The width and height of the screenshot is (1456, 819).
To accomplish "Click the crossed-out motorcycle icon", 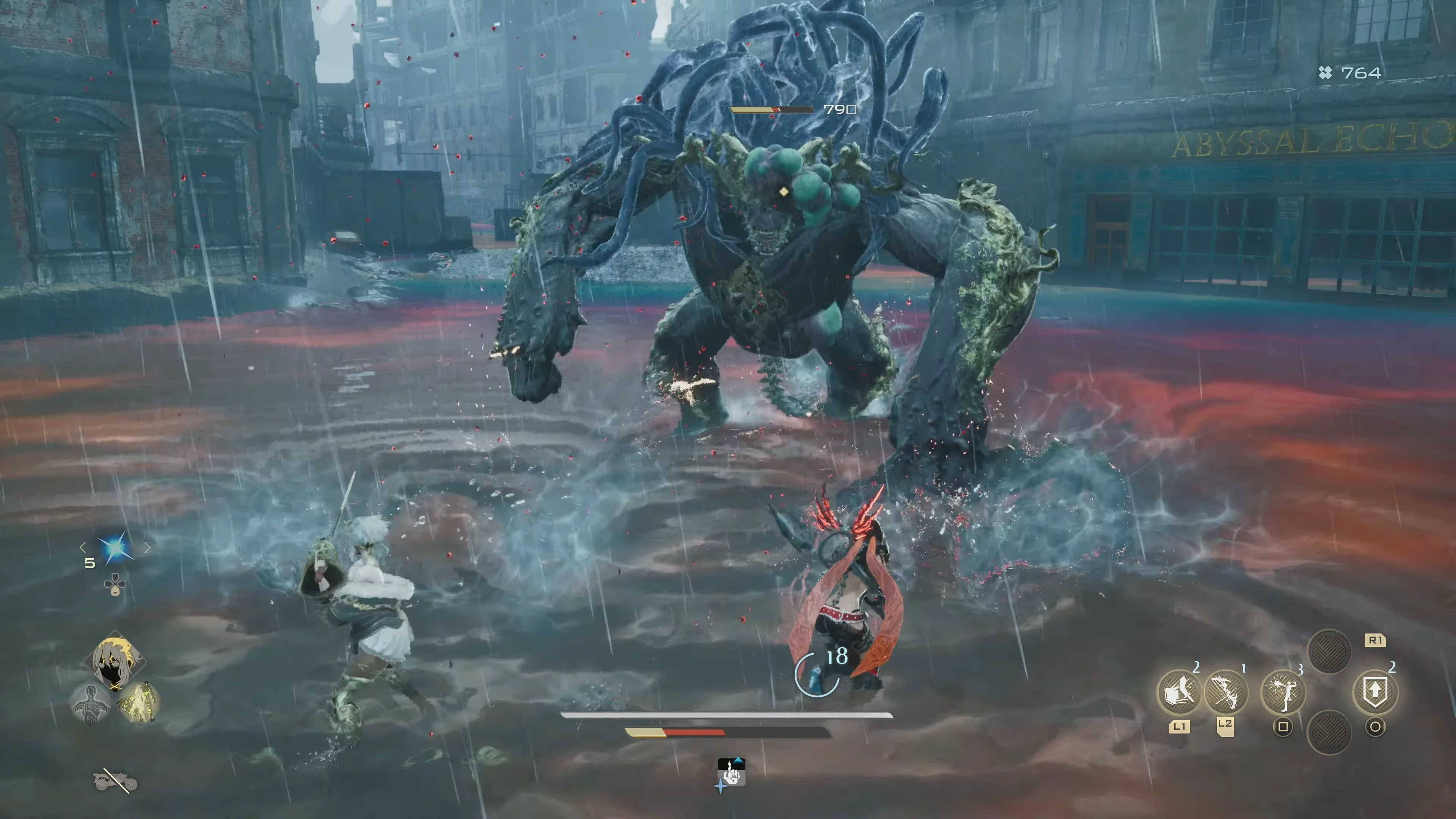I will point(115,781).
